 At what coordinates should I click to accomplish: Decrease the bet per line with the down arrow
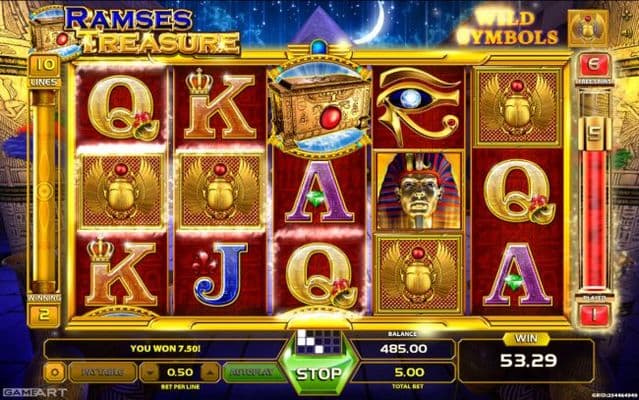click(150, 372)
